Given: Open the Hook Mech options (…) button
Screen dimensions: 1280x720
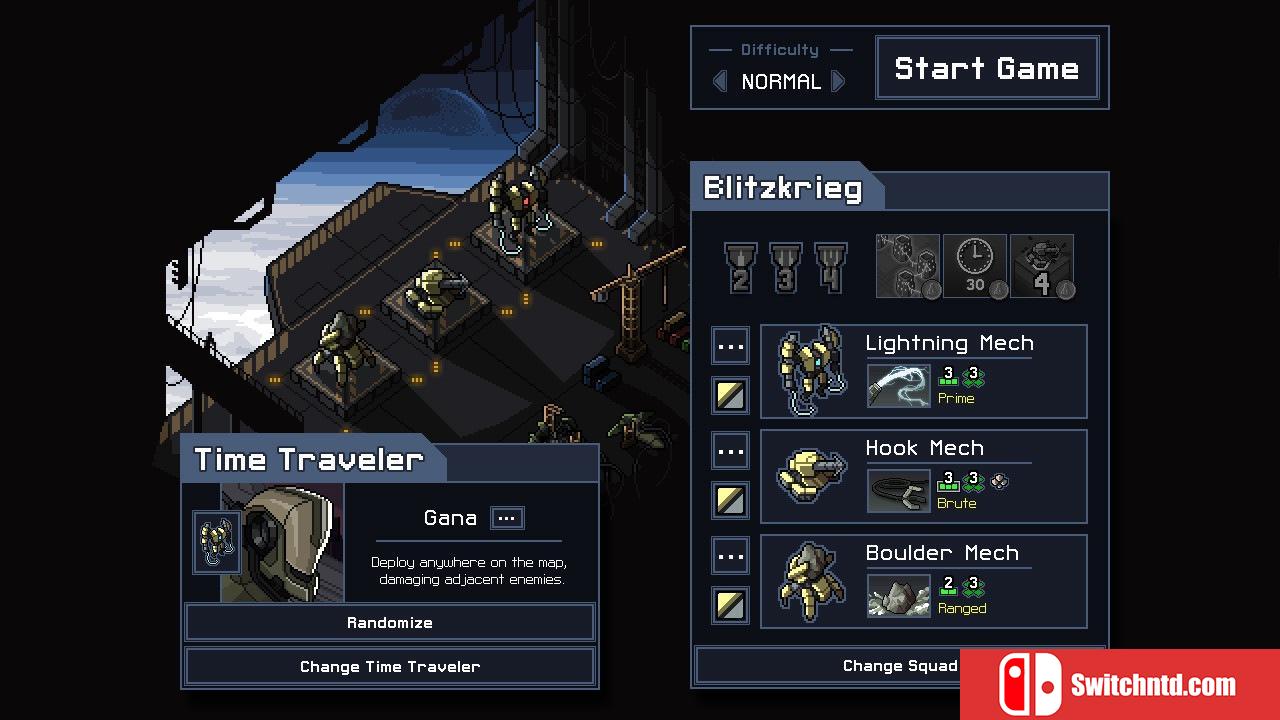Looking at the screenshot, I should [x=731, y=451].
